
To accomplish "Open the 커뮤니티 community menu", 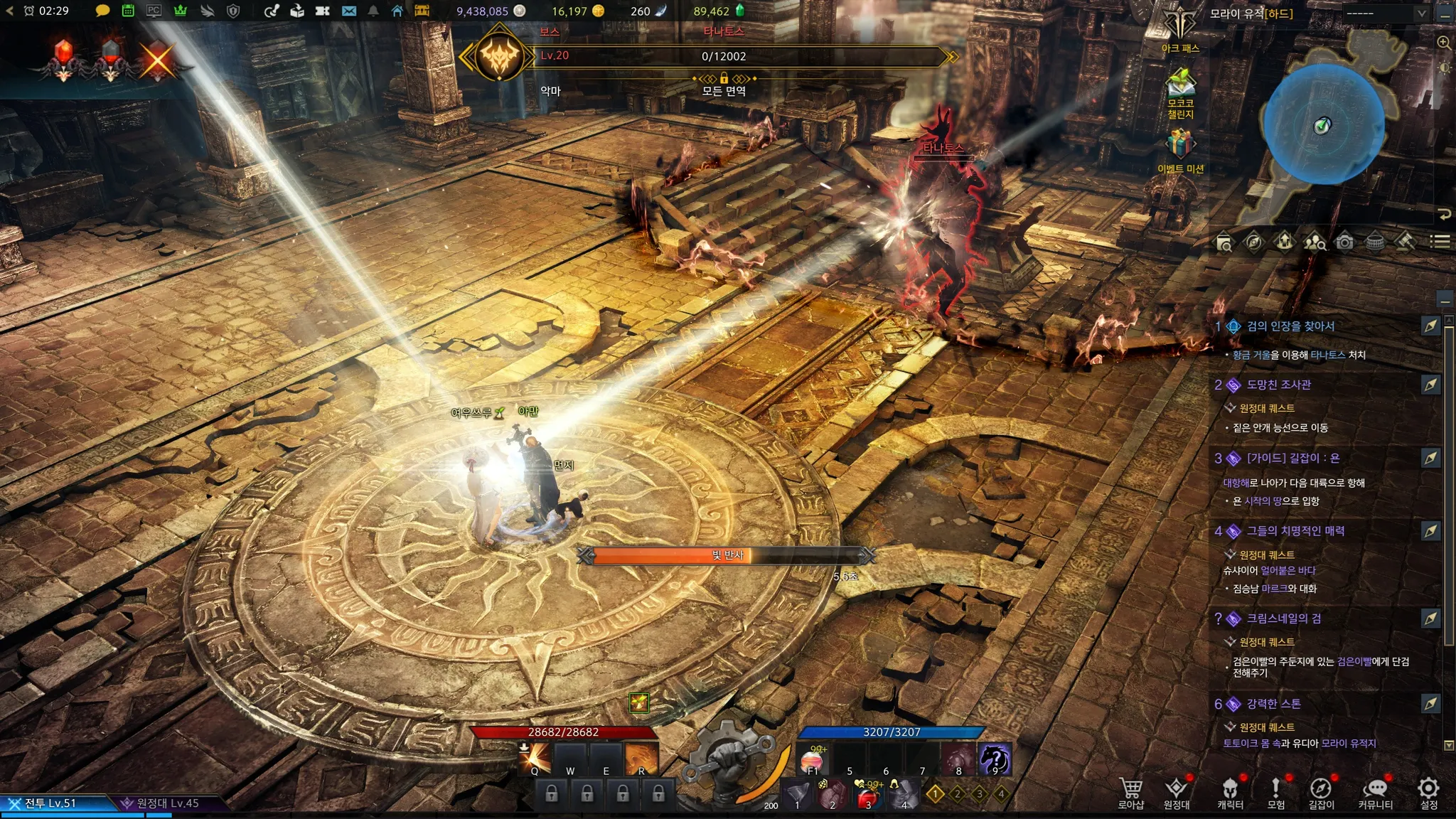I will pyautogui.click(x=1375, y=791).
